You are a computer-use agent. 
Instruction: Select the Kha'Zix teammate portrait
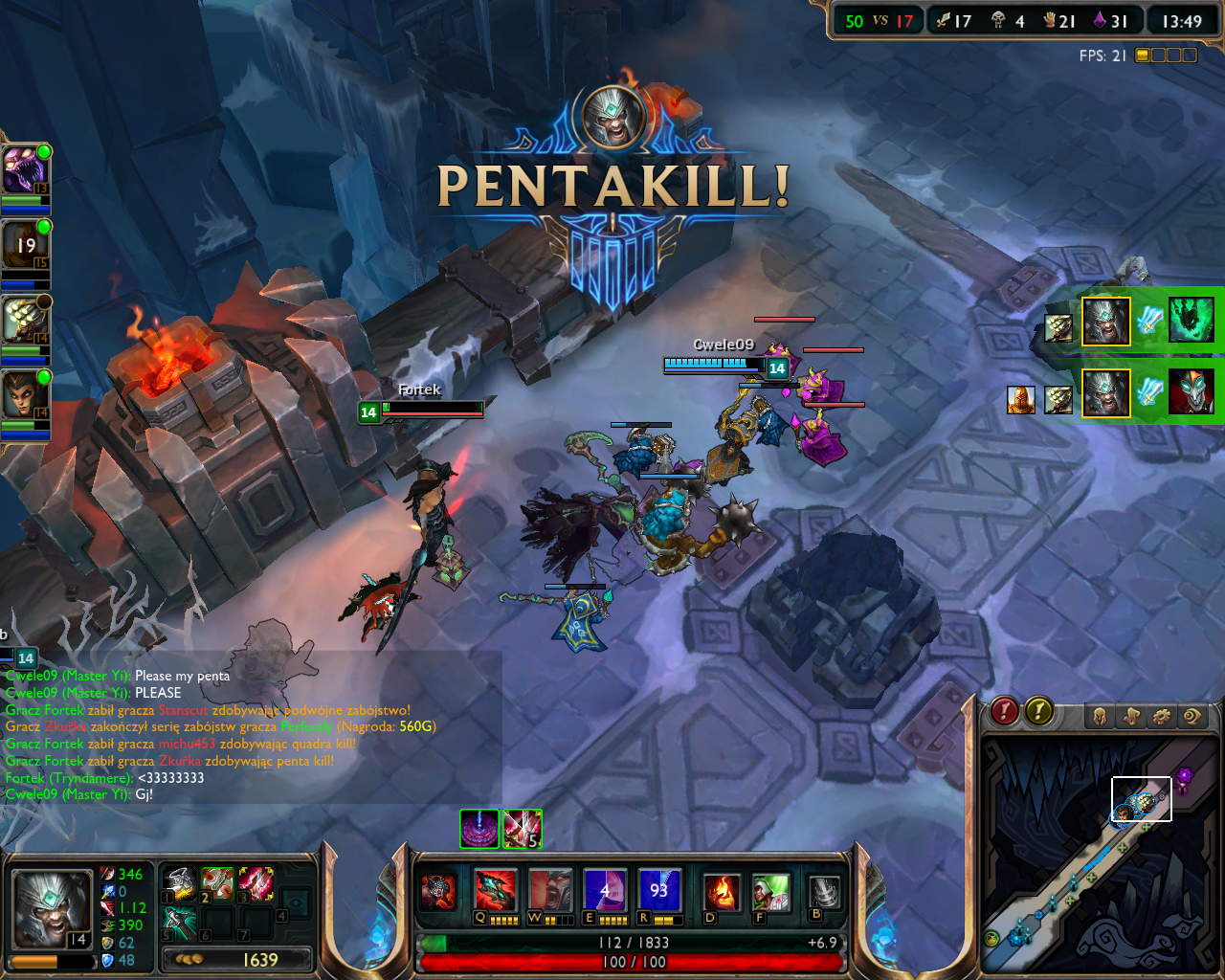pos(24,169)
